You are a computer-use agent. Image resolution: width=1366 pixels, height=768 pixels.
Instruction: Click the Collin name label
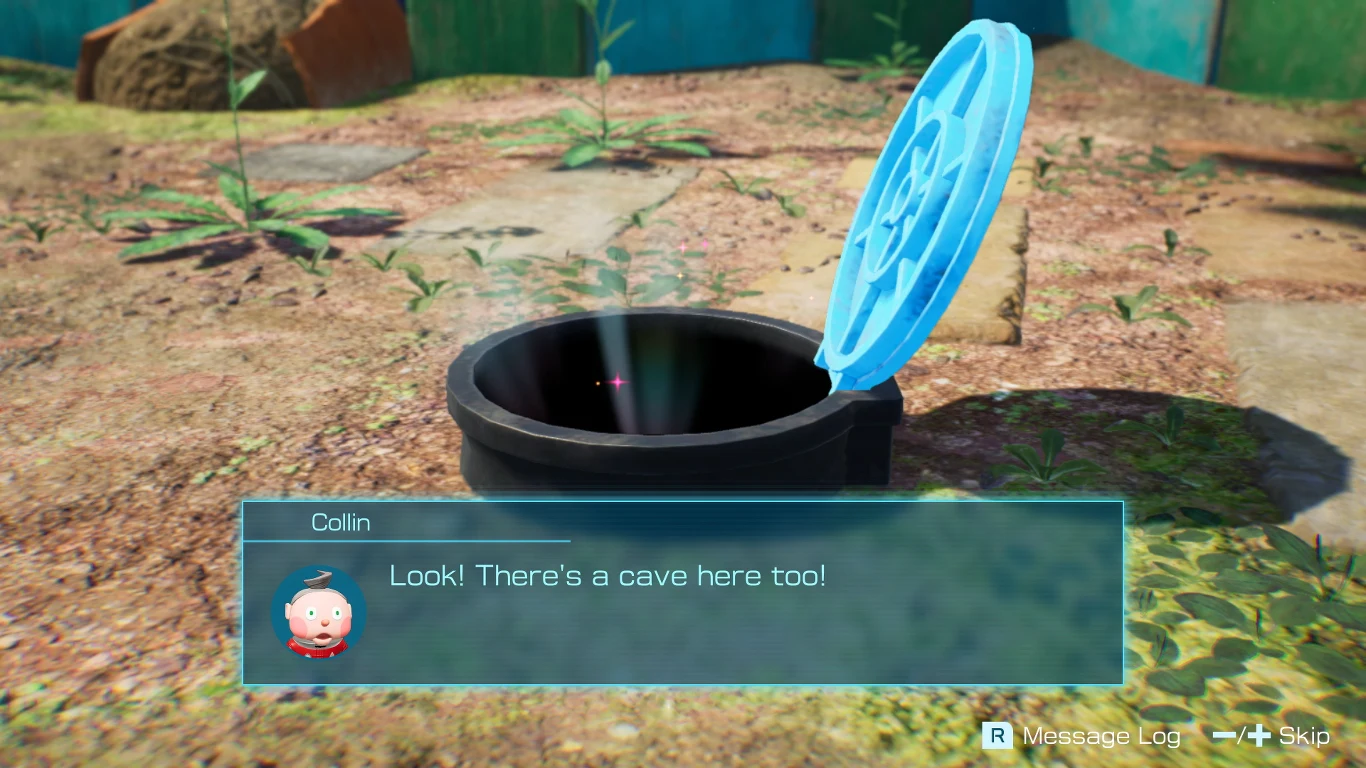[x=340, y=521]
